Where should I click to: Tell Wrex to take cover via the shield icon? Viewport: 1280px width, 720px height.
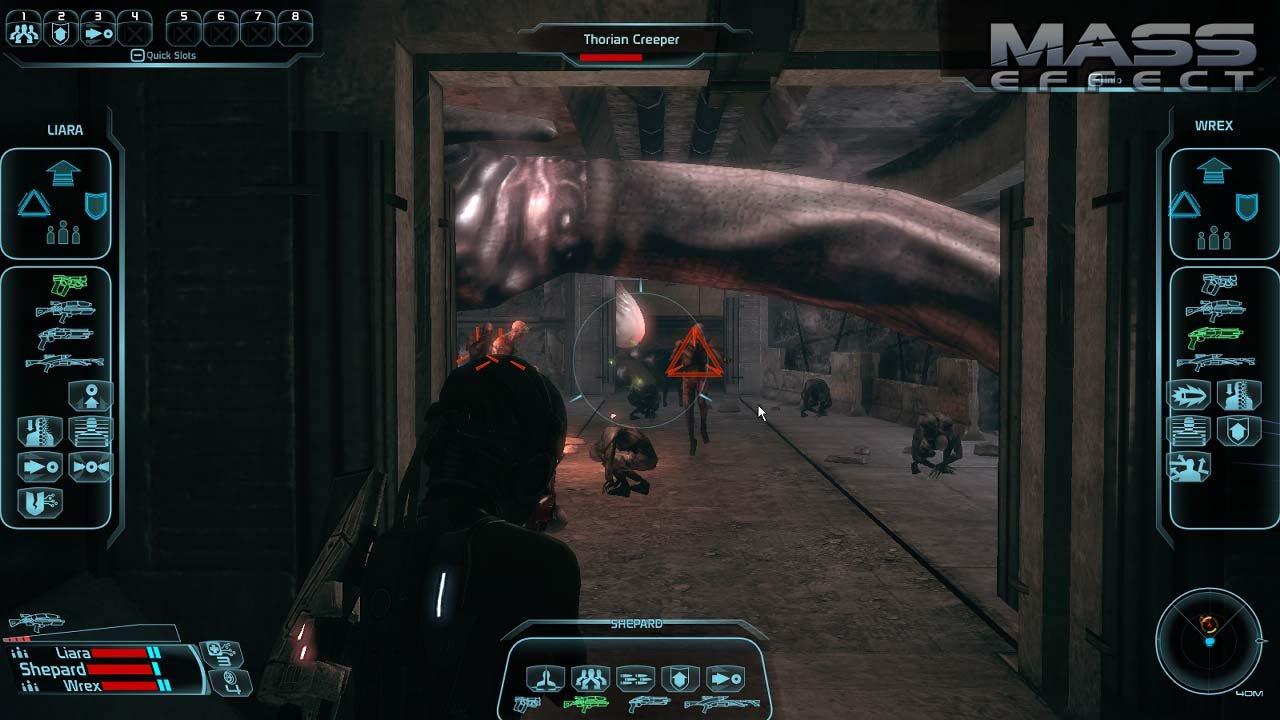click(1246, 206)
